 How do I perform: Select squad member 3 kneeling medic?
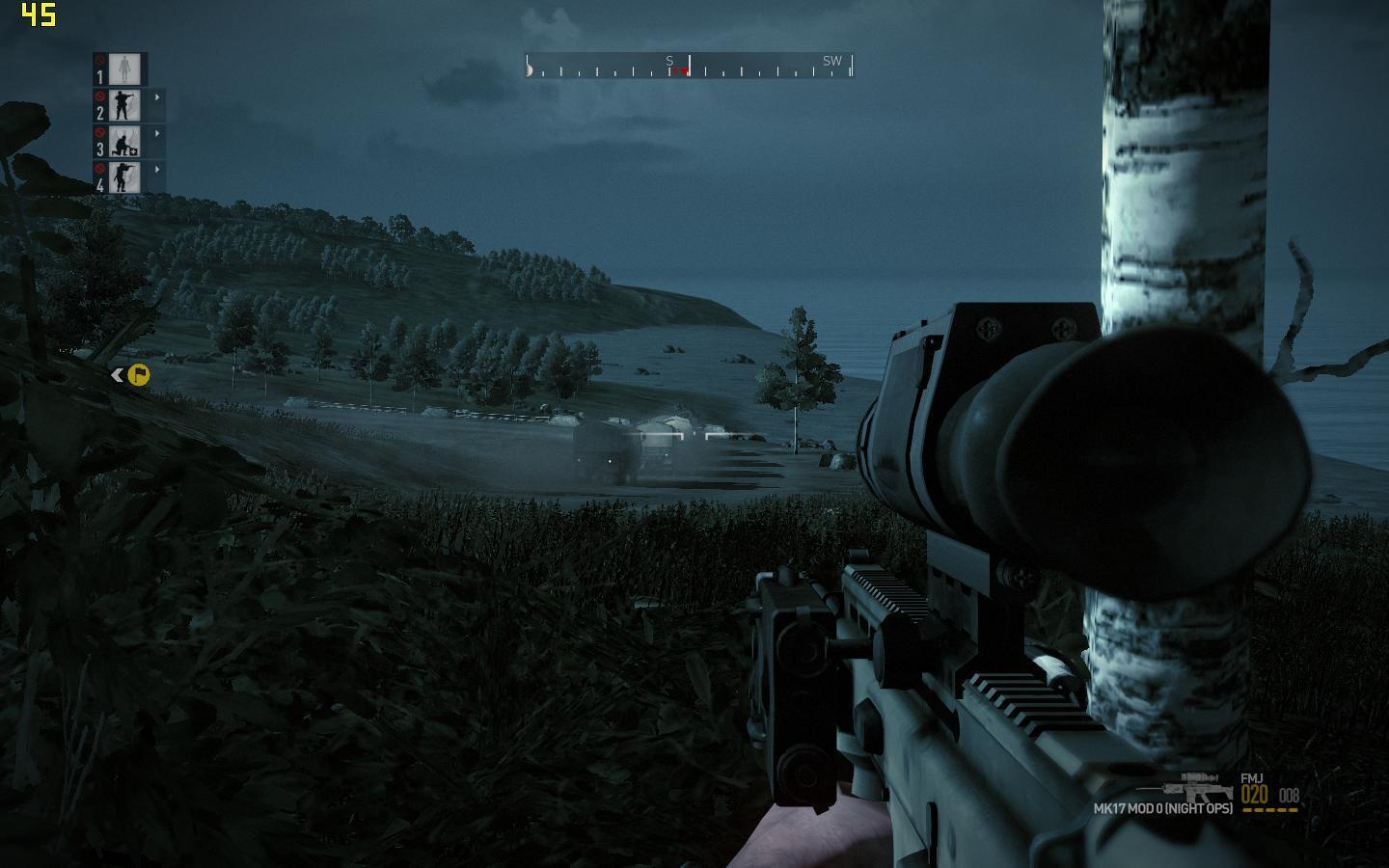click(124, 141)
